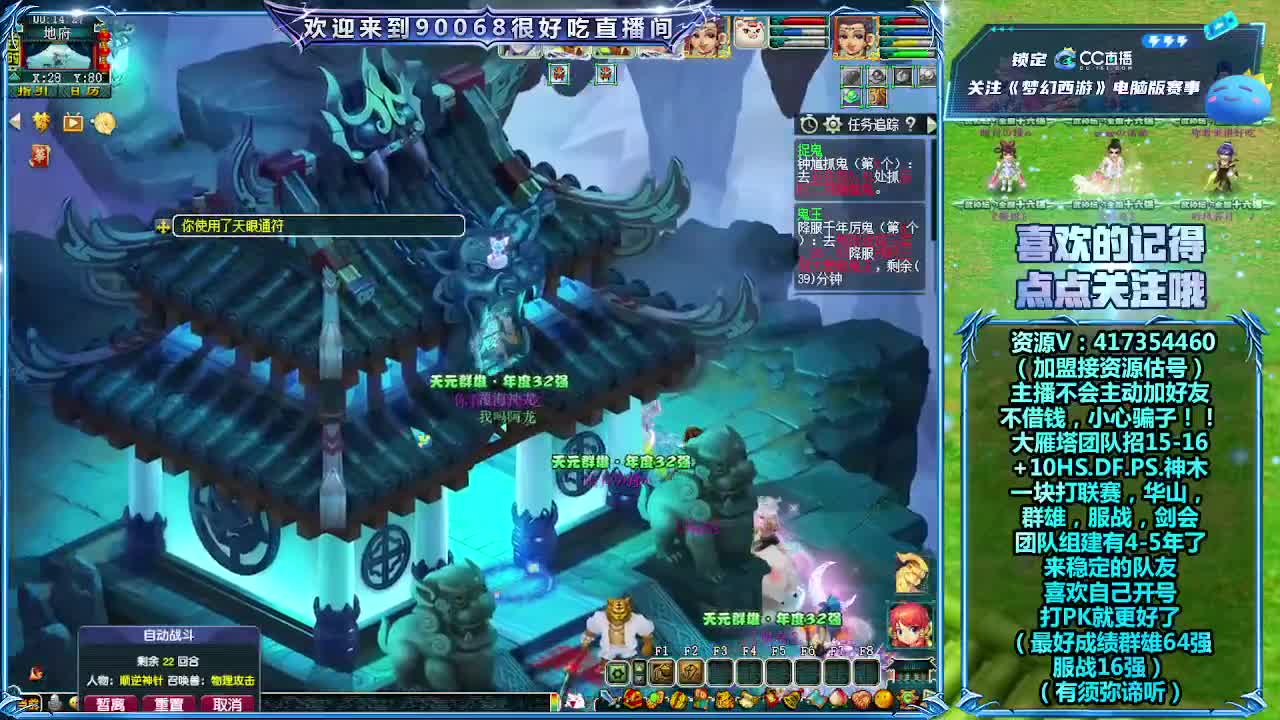
Task: Open the TV/video icon under the minimap
Action: (72, 123)
